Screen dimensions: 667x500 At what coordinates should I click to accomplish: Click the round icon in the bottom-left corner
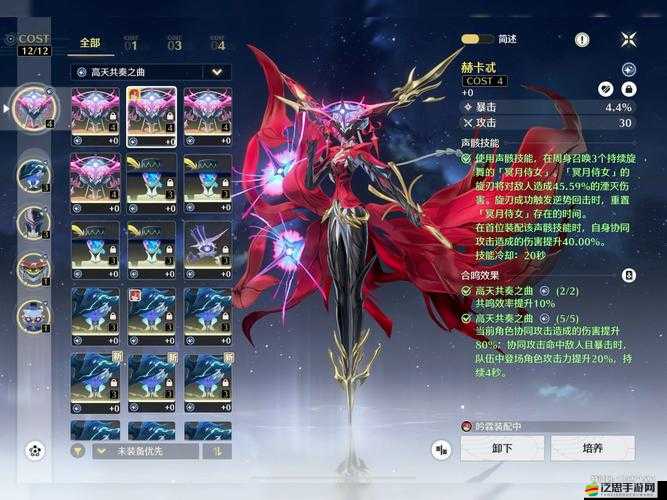[x=36, y=450]
